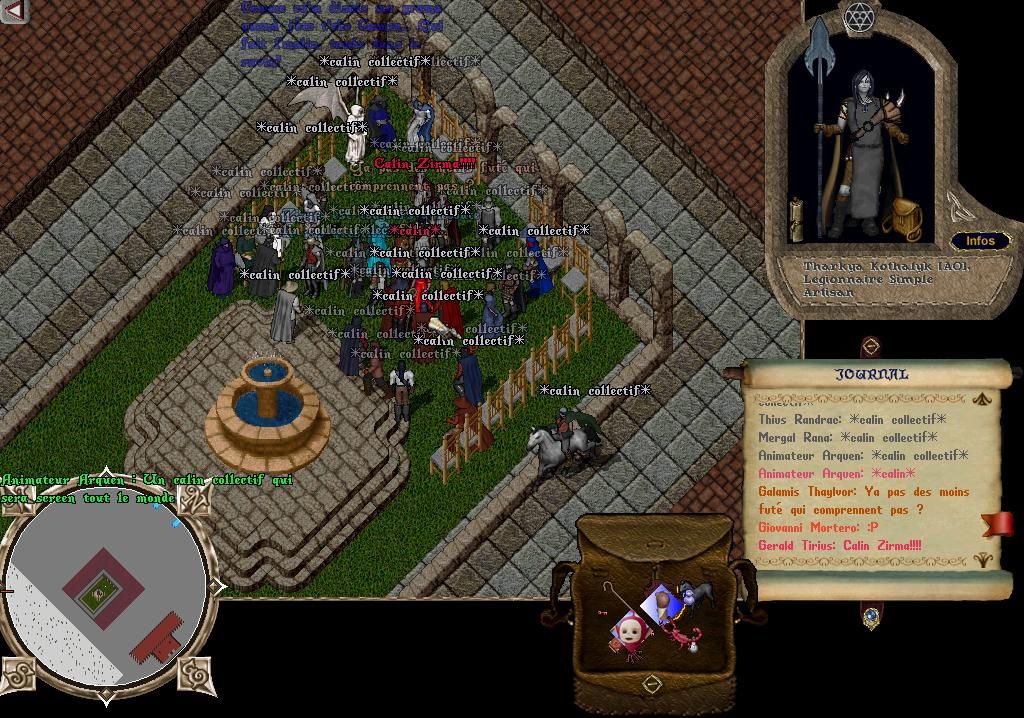Open the Infos panel on the paperdoll

pos(980,241)
